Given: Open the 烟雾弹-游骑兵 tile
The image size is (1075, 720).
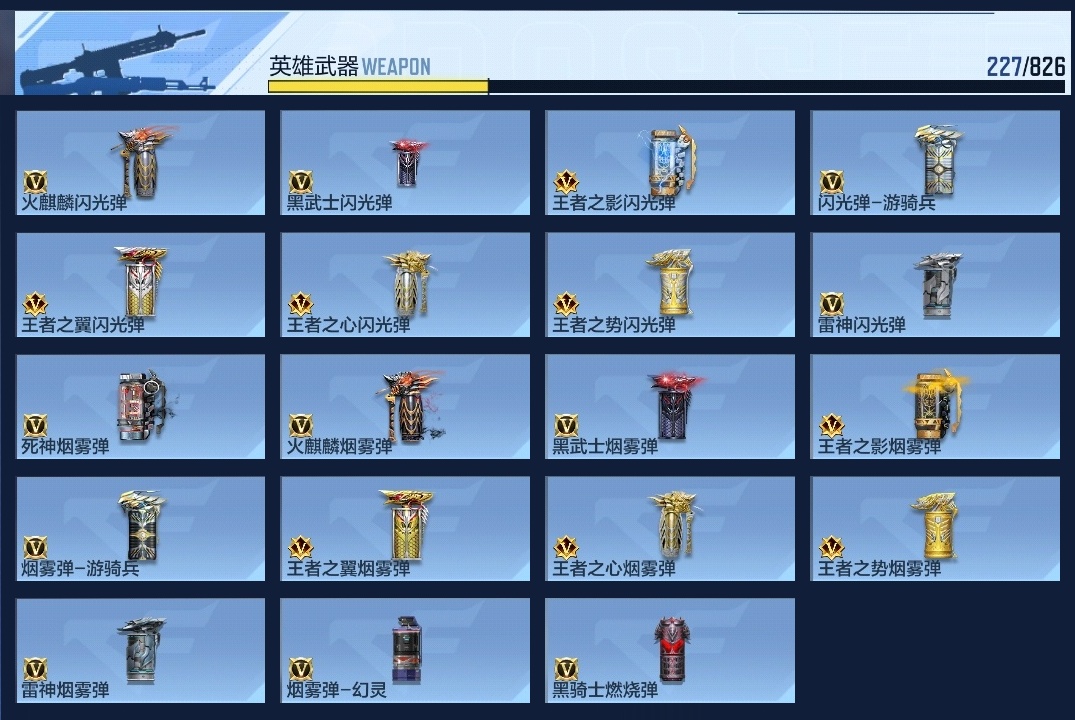Looking at the screenshot, I should 141,529.
